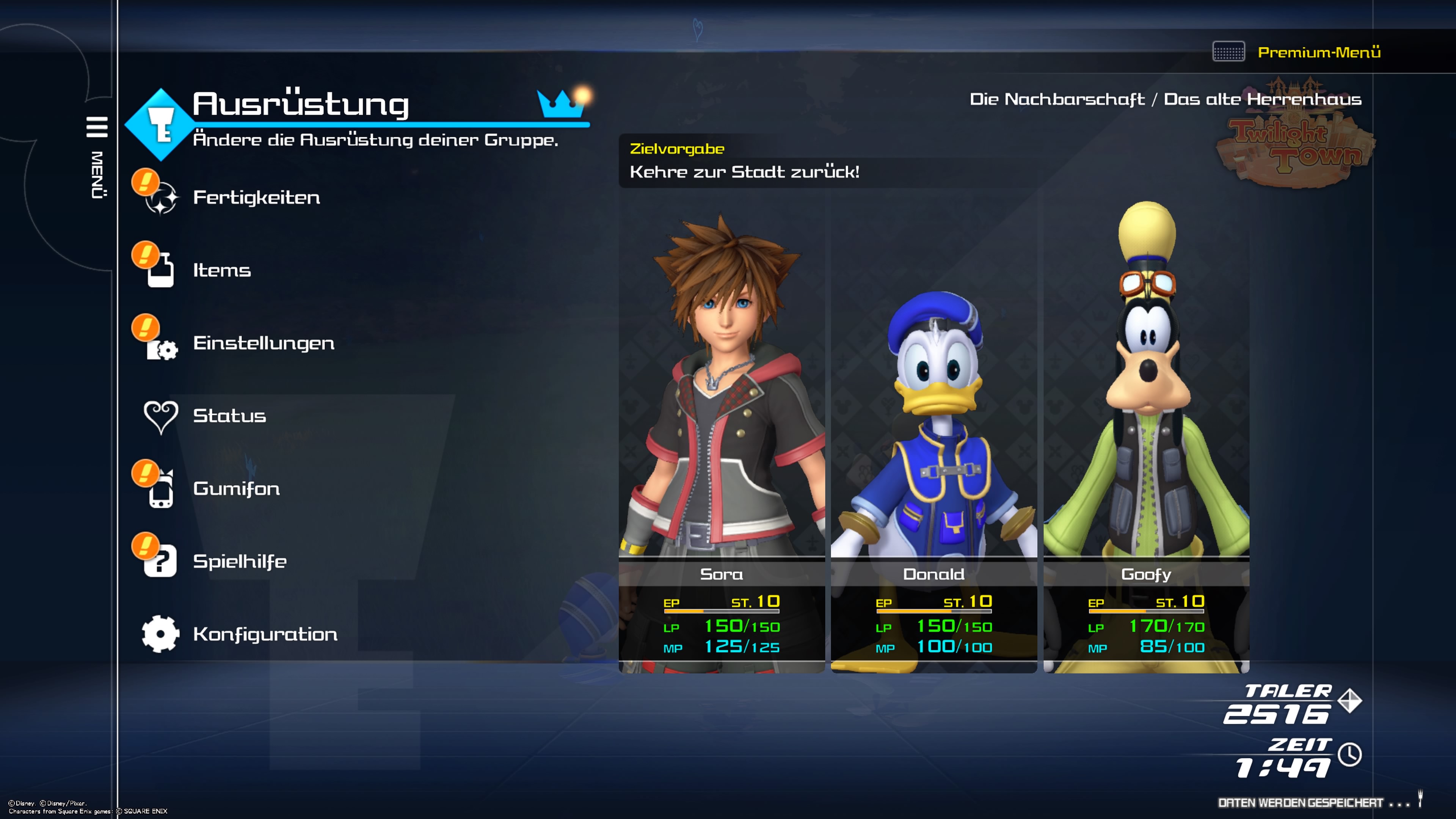Image resolution: width=1456 pixels, height=819 pixels.
Task: Open the Spielhilfe help section
Action: click(x=240, y=561)
